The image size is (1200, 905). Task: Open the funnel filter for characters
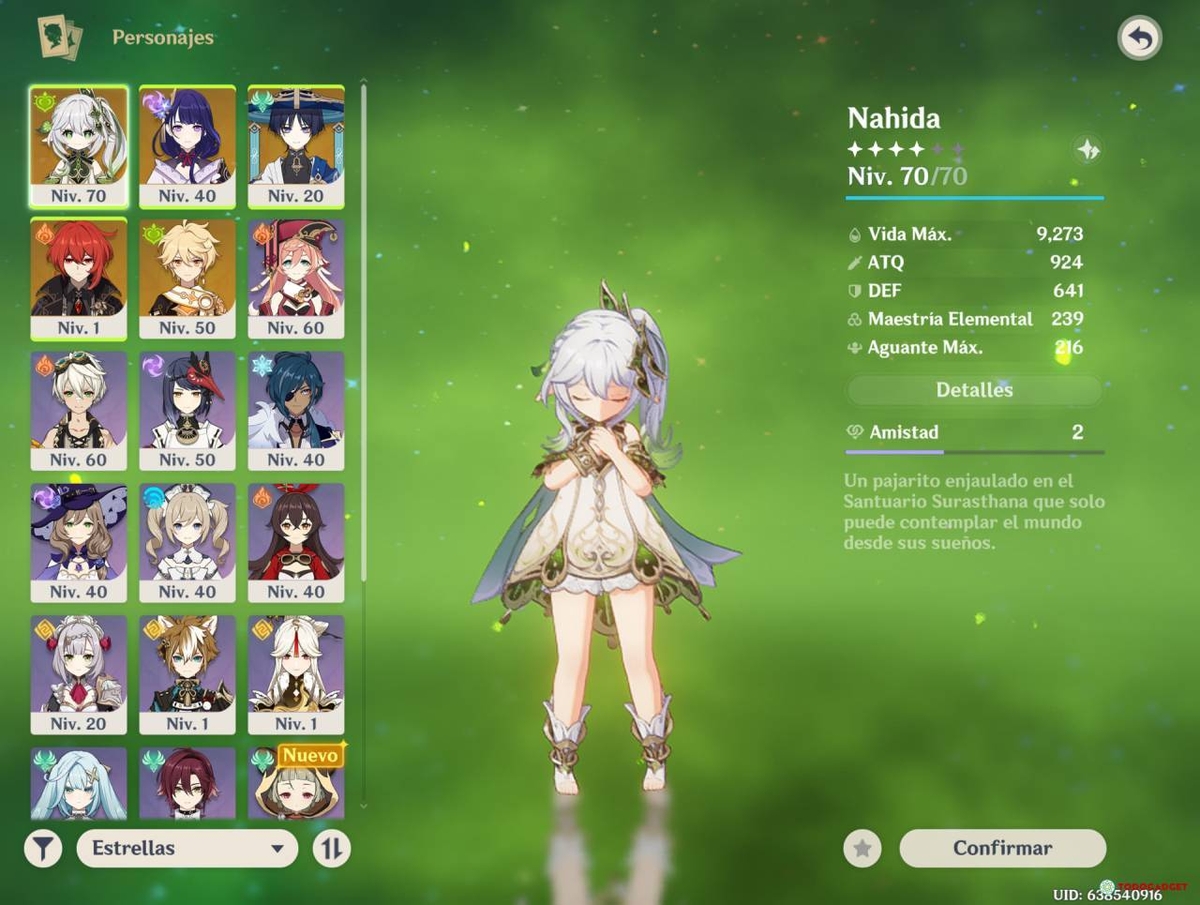point(43,849)
